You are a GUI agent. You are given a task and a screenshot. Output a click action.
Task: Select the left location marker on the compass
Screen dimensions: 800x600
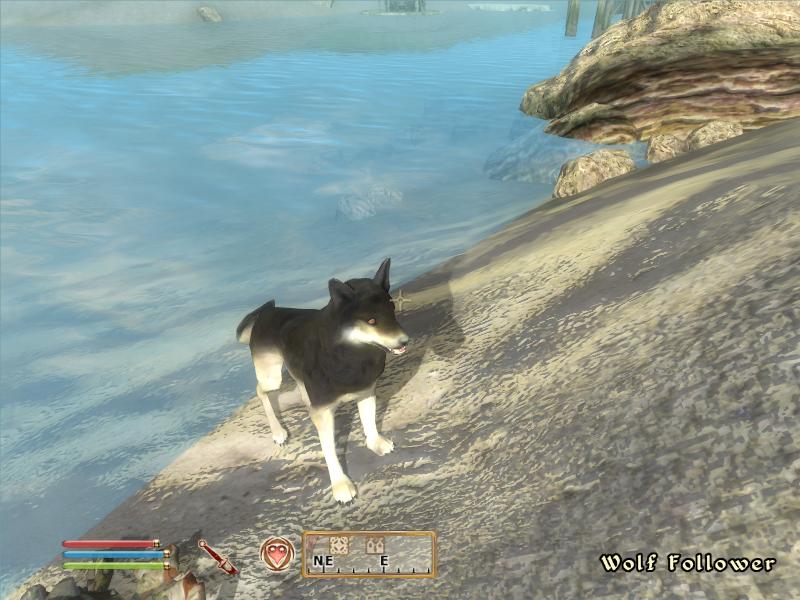339,545
